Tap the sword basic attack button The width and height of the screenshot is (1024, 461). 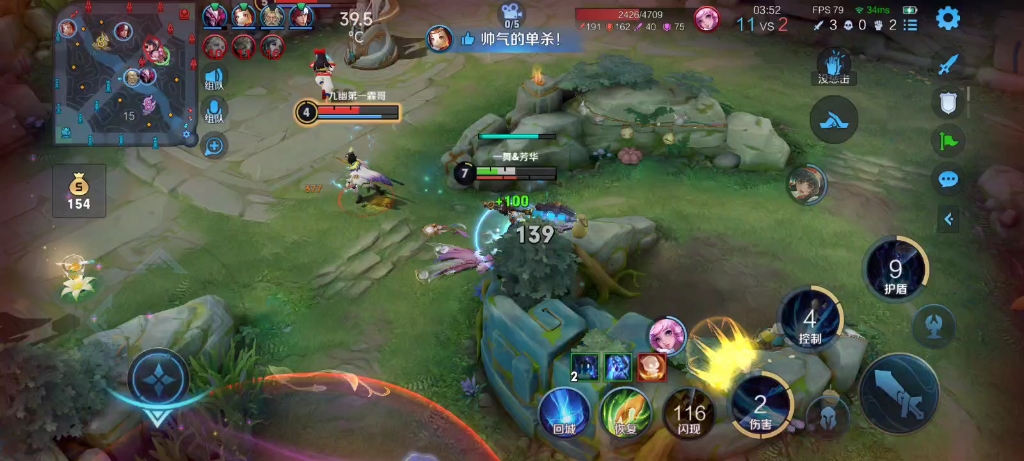[x=899, y=393]
